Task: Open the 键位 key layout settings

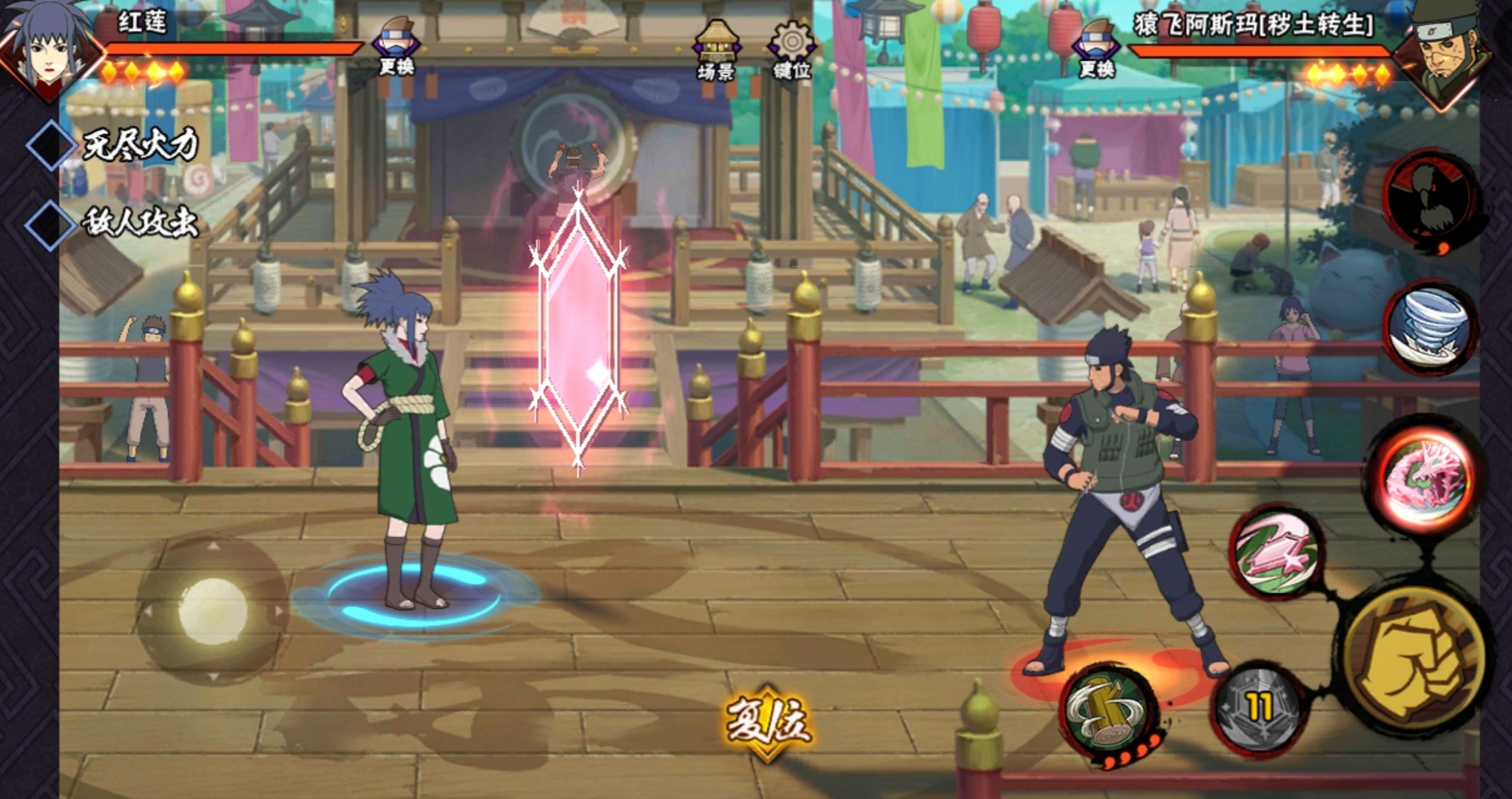Action: [792, 50]
